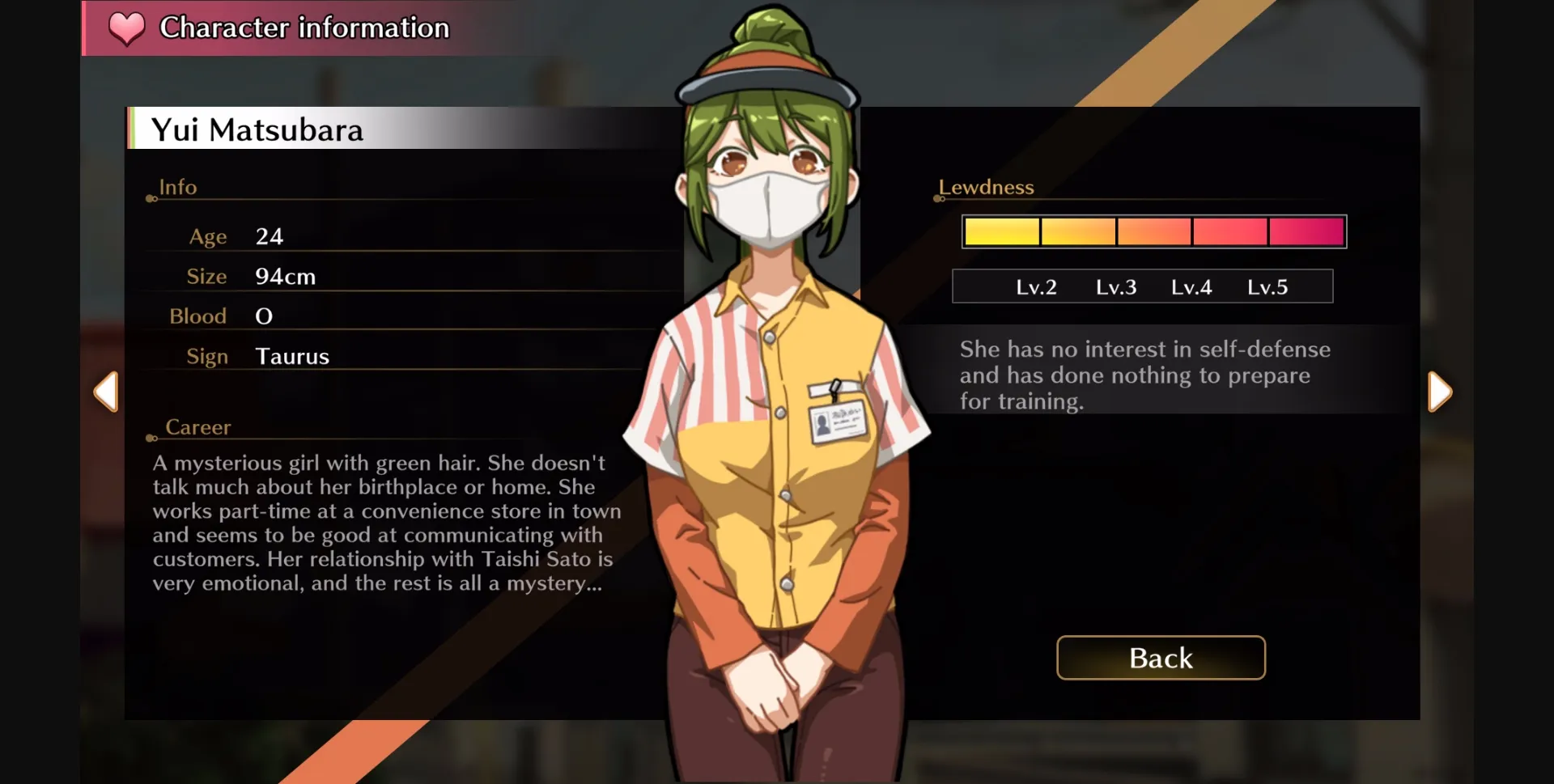Click the bullet dot beside the Career heading
Screen dimensions: 1554x784
[151, 439]
